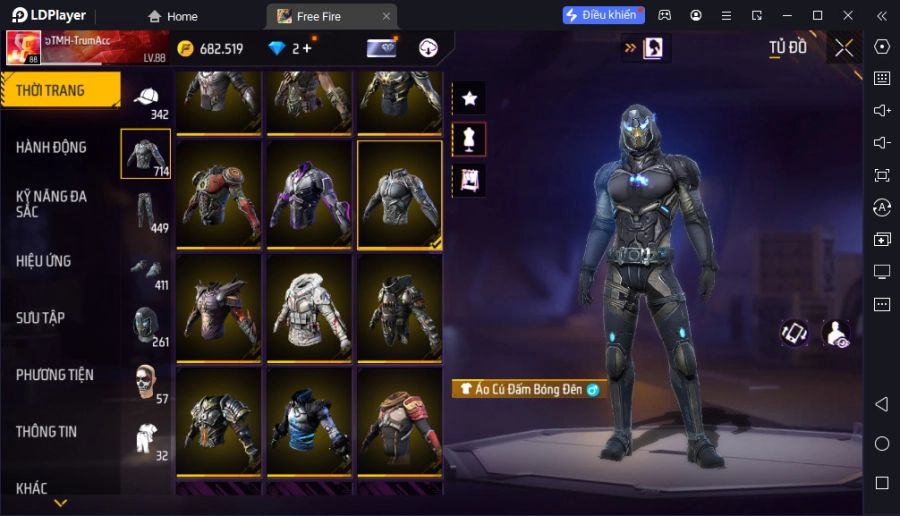900x516 pixels.
Task: Choose the blue striped jacket
Action: (x=308, y=420)
